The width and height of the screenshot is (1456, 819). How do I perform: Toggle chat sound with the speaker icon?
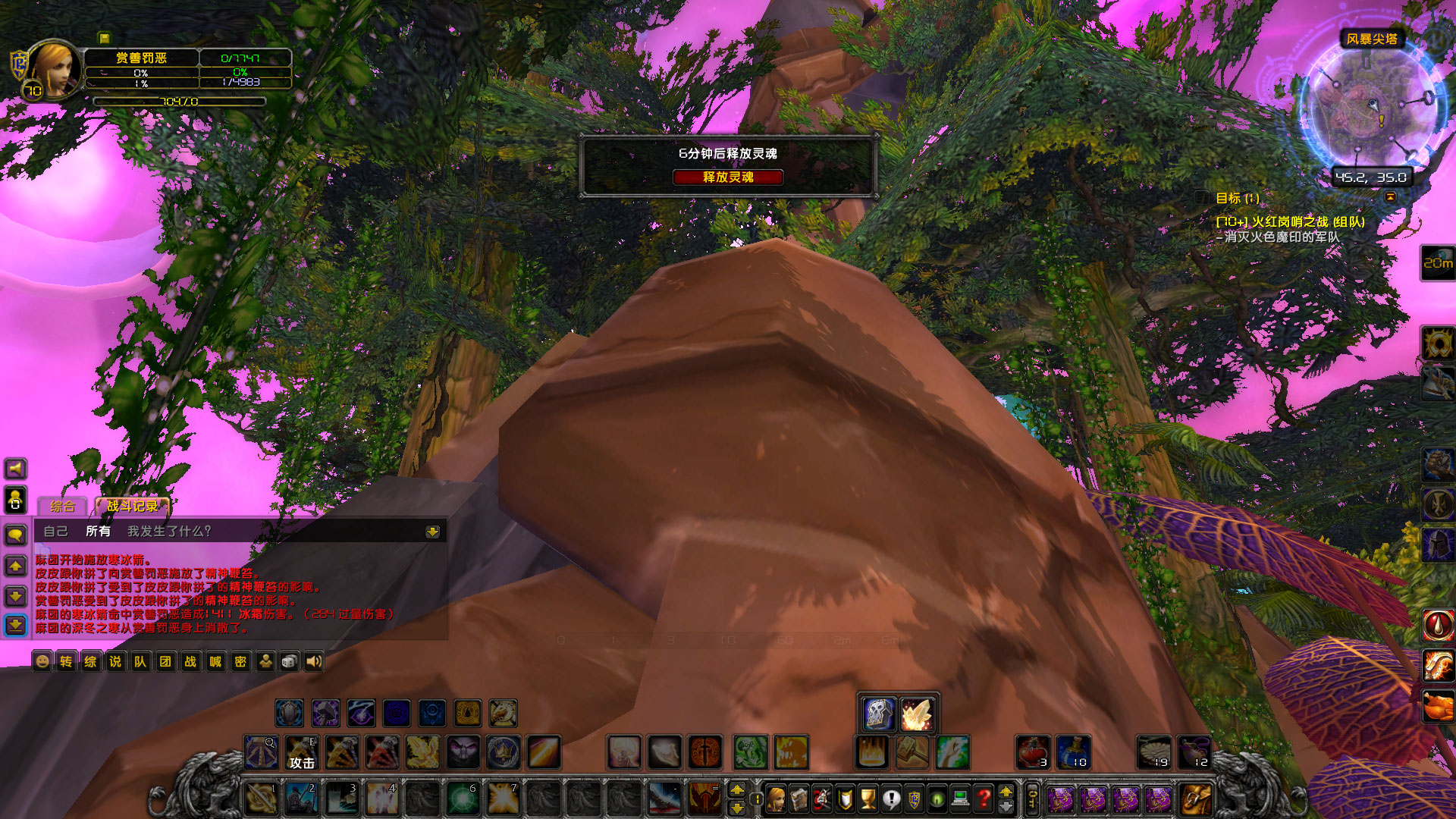[x=315, y=661]
